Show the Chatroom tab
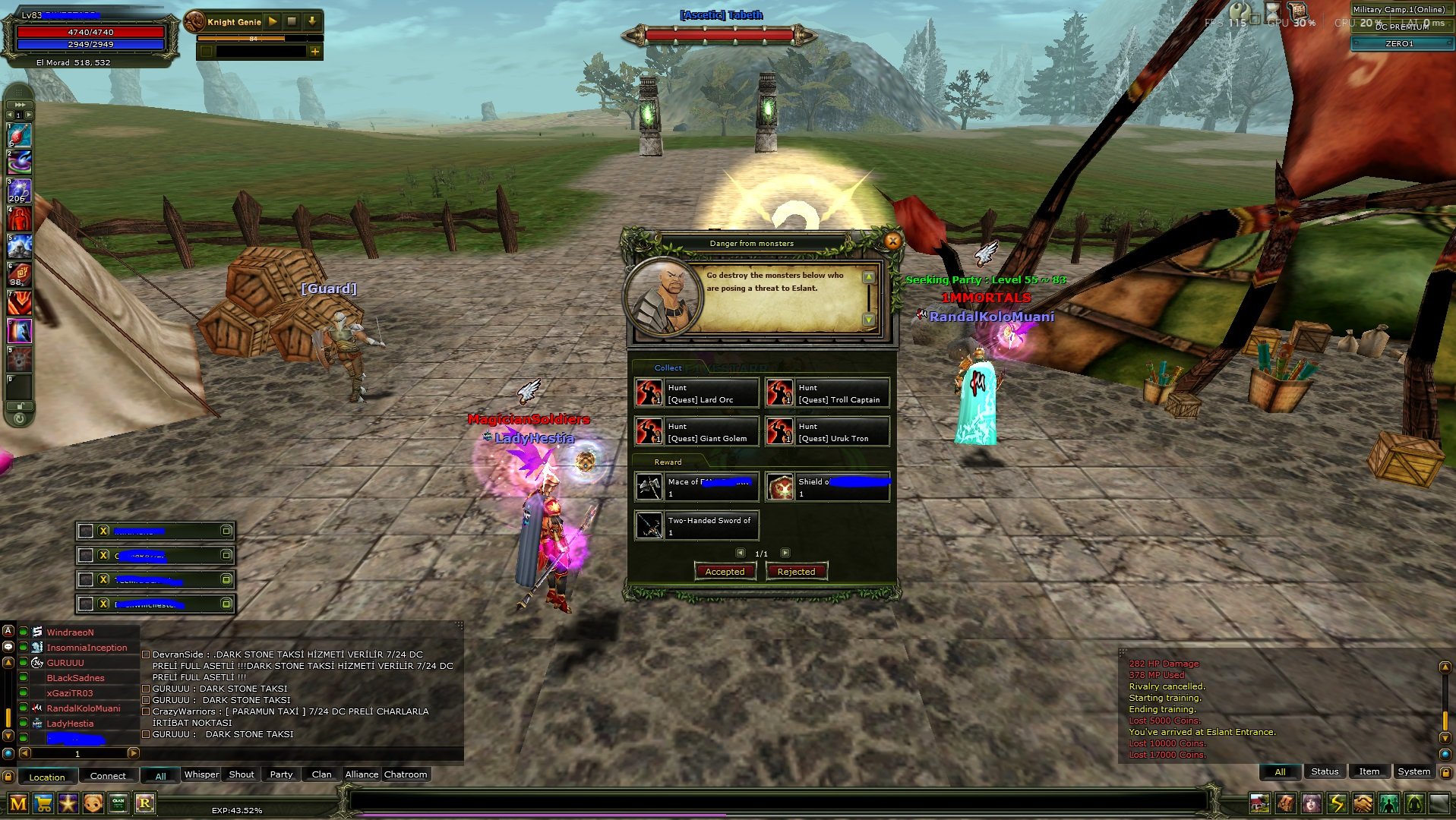 (x=406, y=774)
